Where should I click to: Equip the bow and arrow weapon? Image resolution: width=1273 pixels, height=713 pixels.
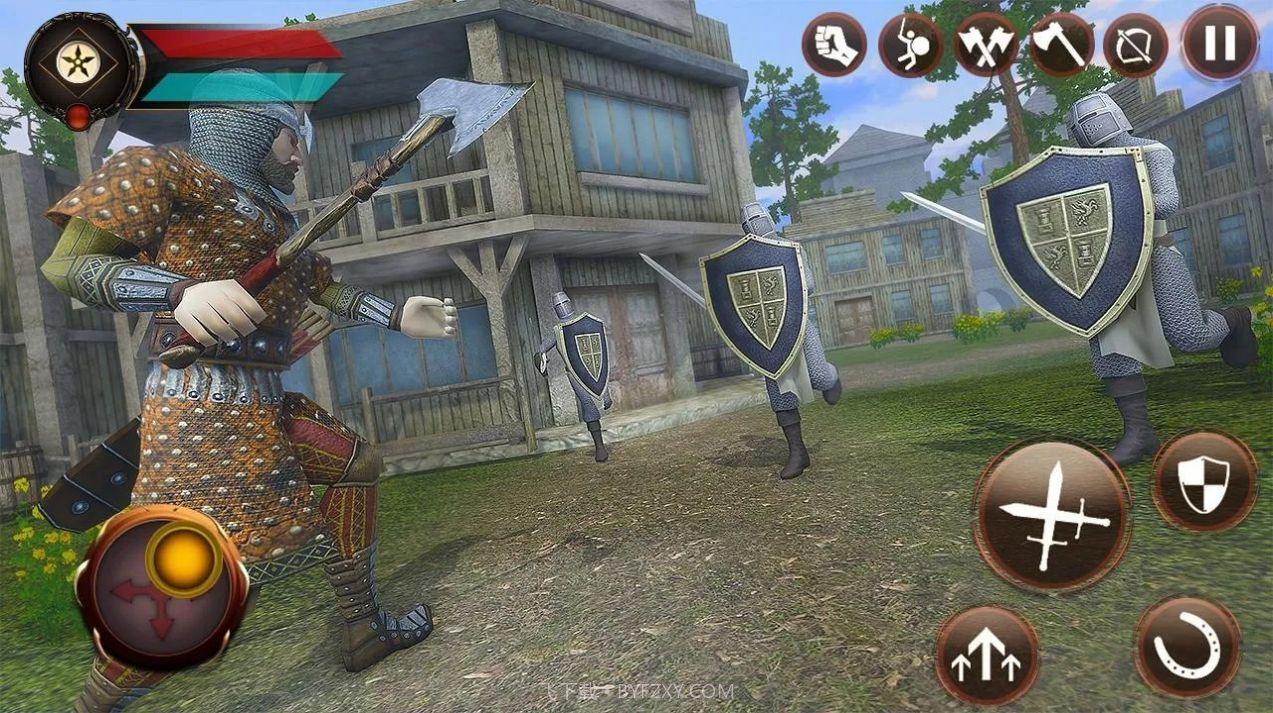(x=1136, y=45)
